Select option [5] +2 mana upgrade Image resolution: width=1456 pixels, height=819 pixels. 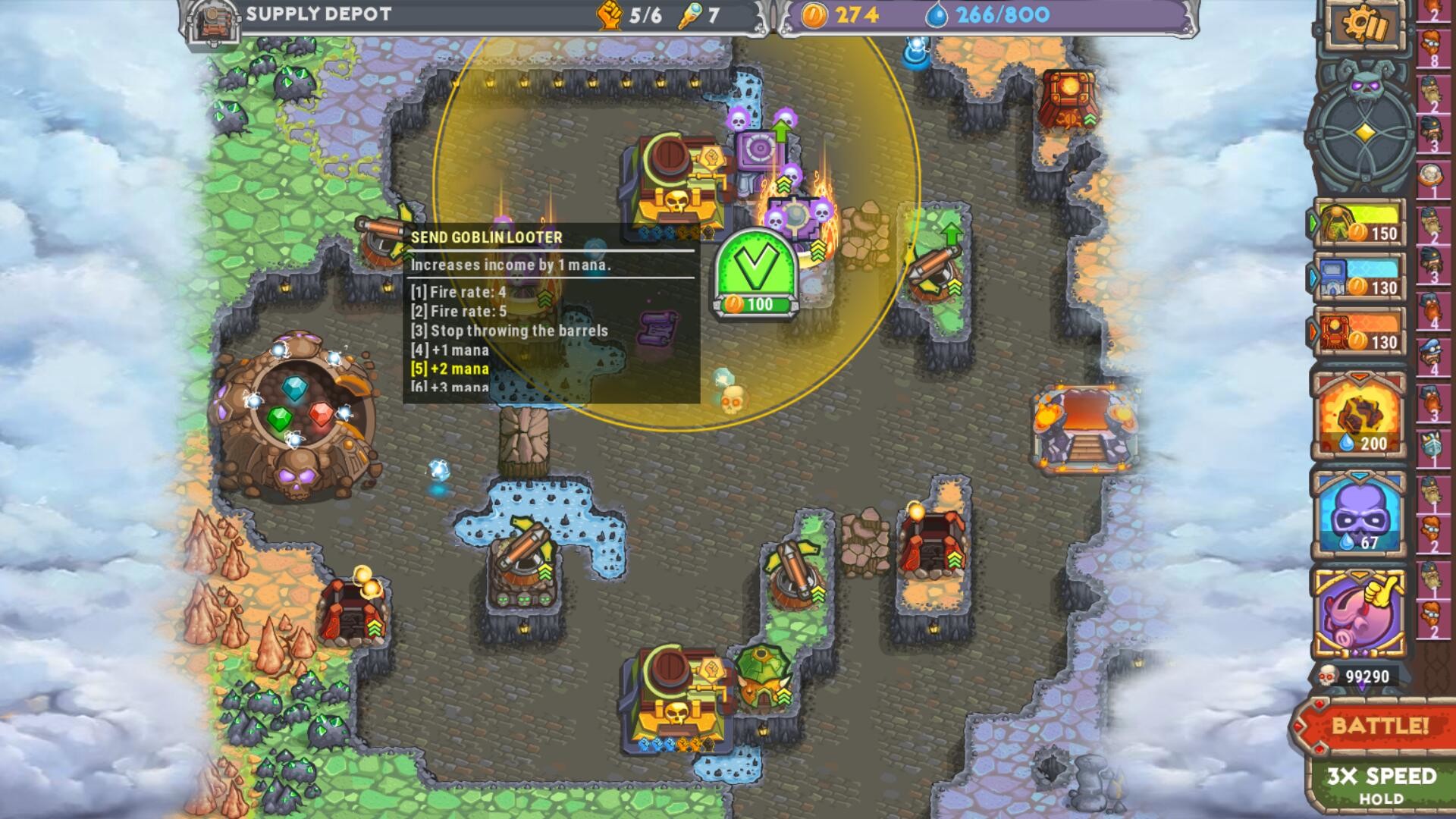coord(448,371)
